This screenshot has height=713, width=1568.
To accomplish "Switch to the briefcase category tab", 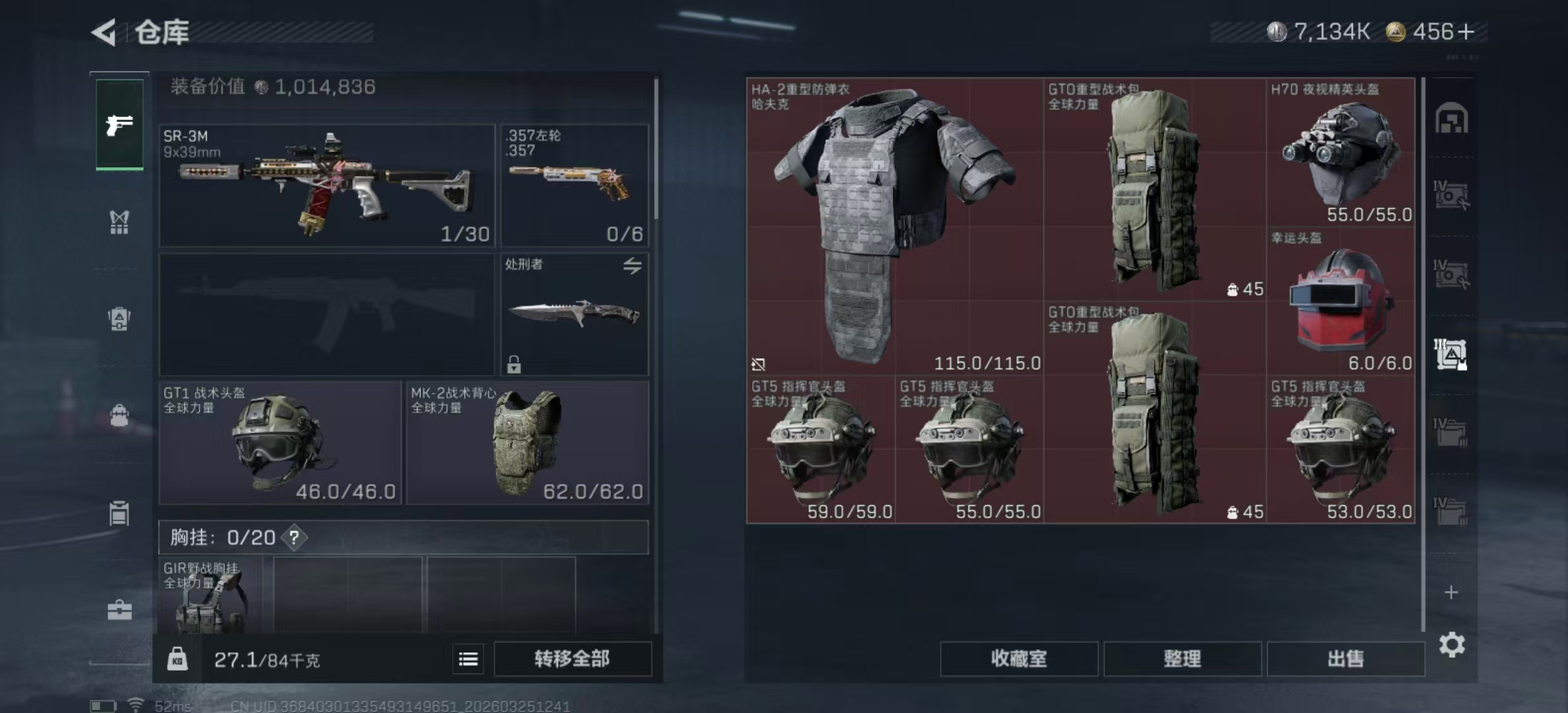I will (119, 610).
